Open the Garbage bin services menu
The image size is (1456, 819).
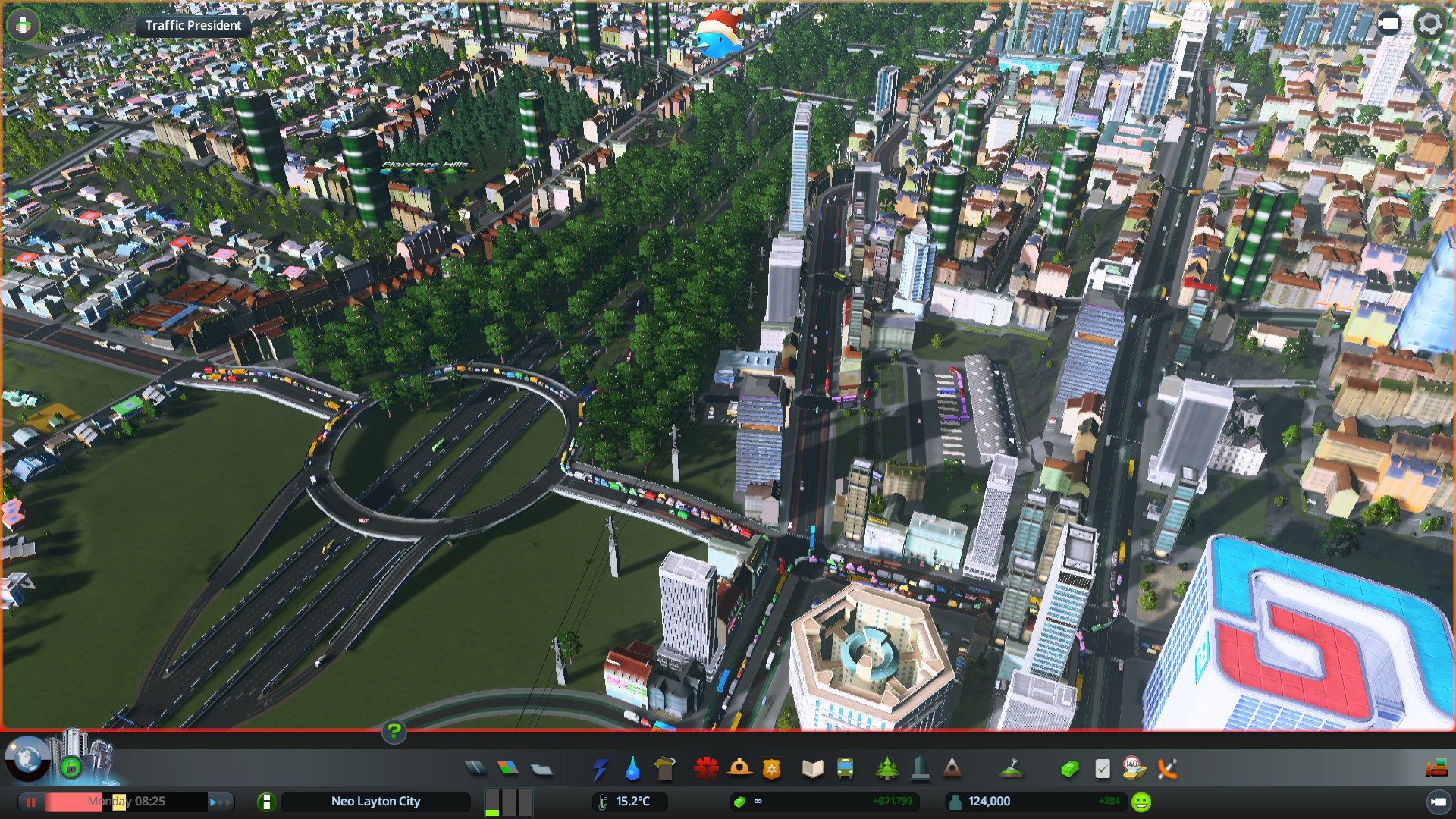tap(665, 769)
